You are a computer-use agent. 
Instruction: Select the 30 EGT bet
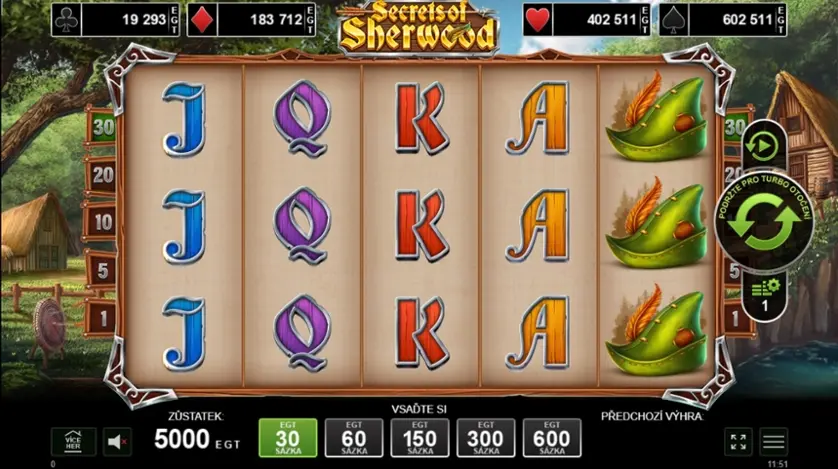pyautogui.click(x=288, y=438)
